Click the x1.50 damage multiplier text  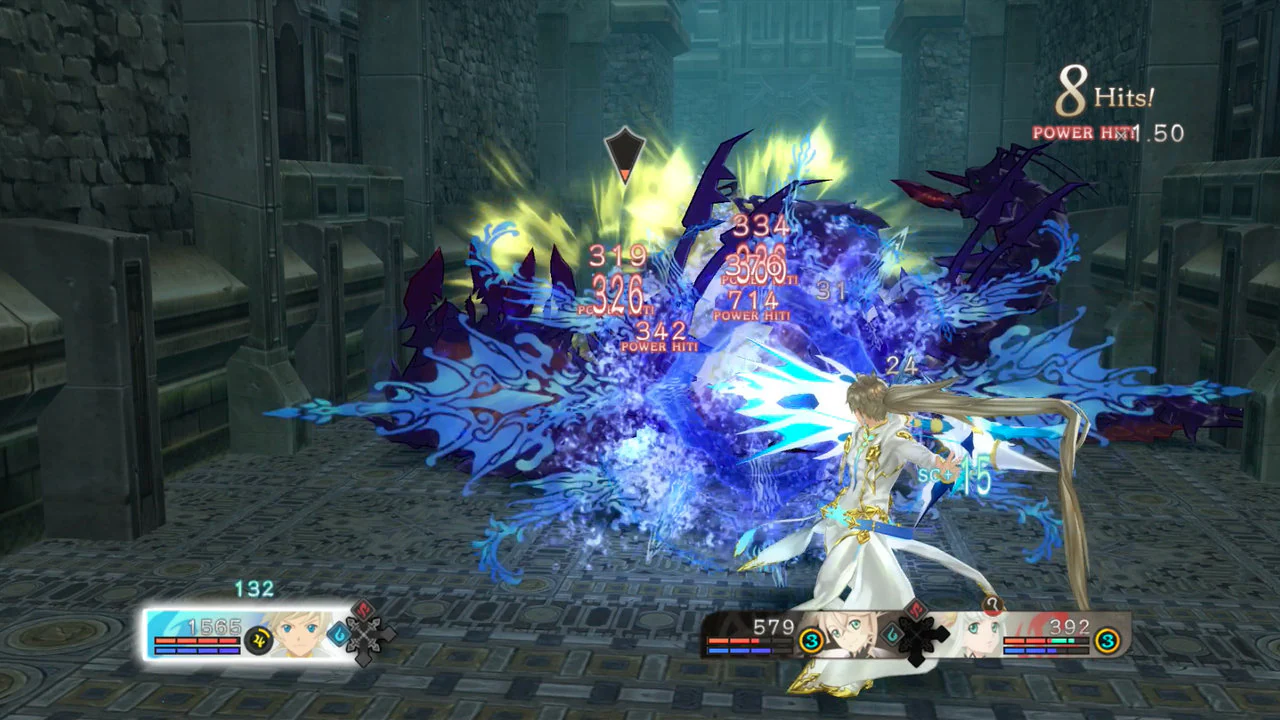[x=1157, y=131]
